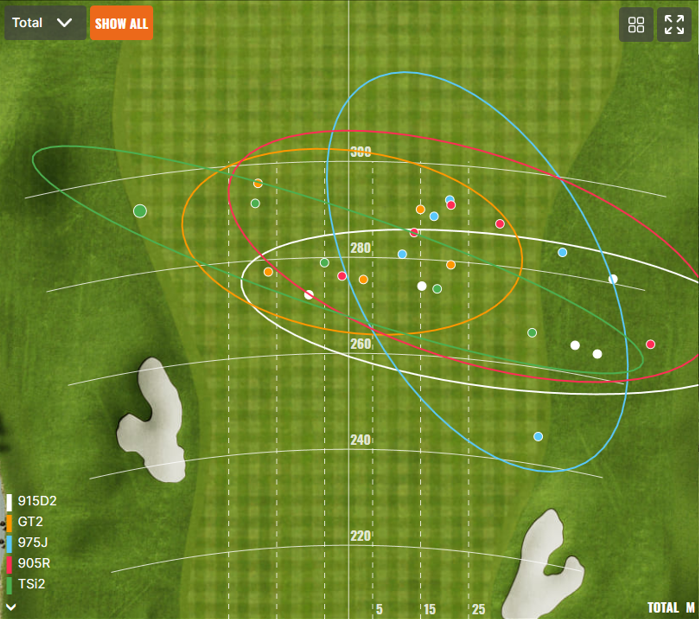Switch to the grid layout view

pyautogui.click(x=636, y=25)
